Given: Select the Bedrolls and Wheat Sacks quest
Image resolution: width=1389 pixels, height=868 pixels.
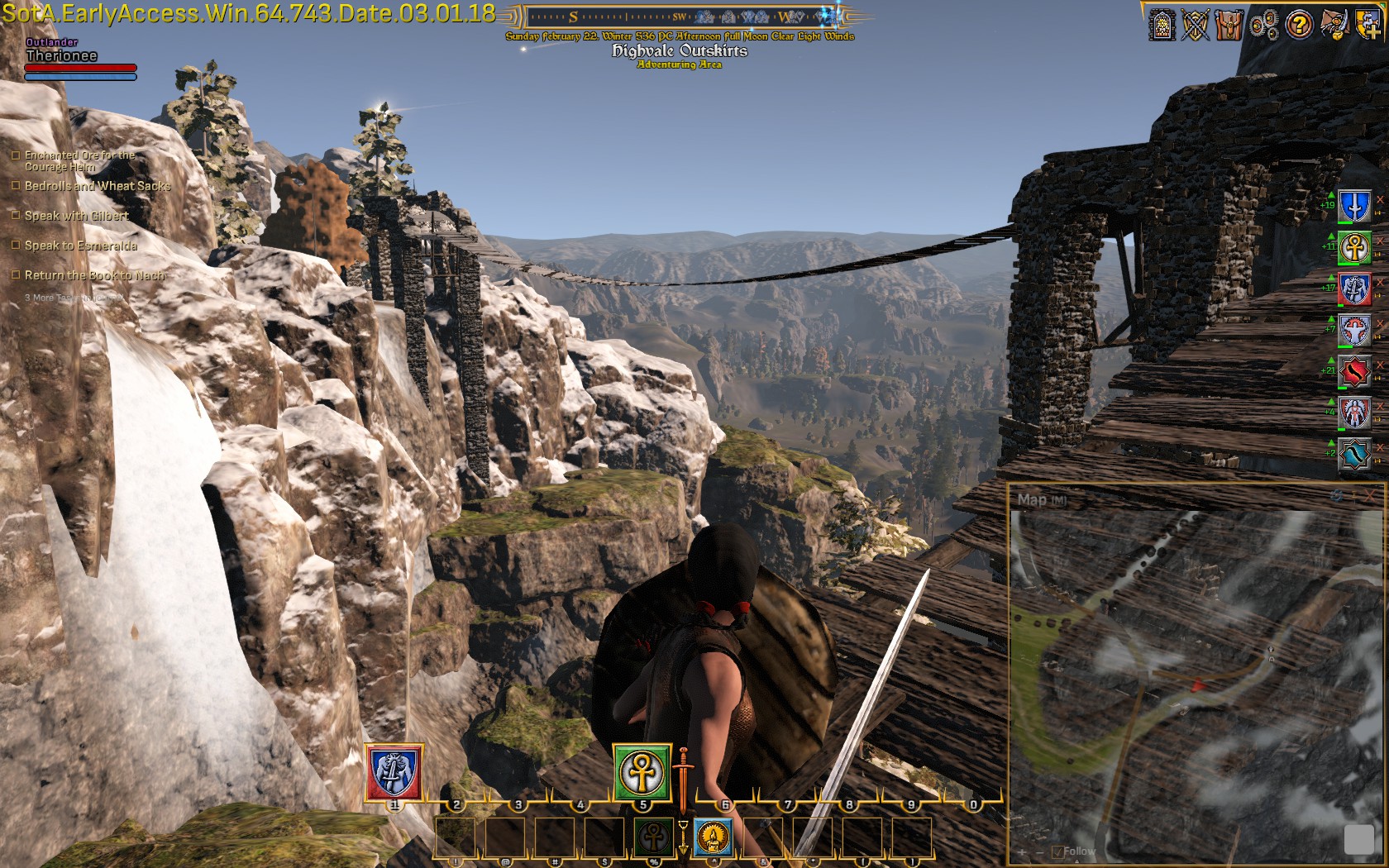Looking at the screenshot, I should click(x=97, y=186).
